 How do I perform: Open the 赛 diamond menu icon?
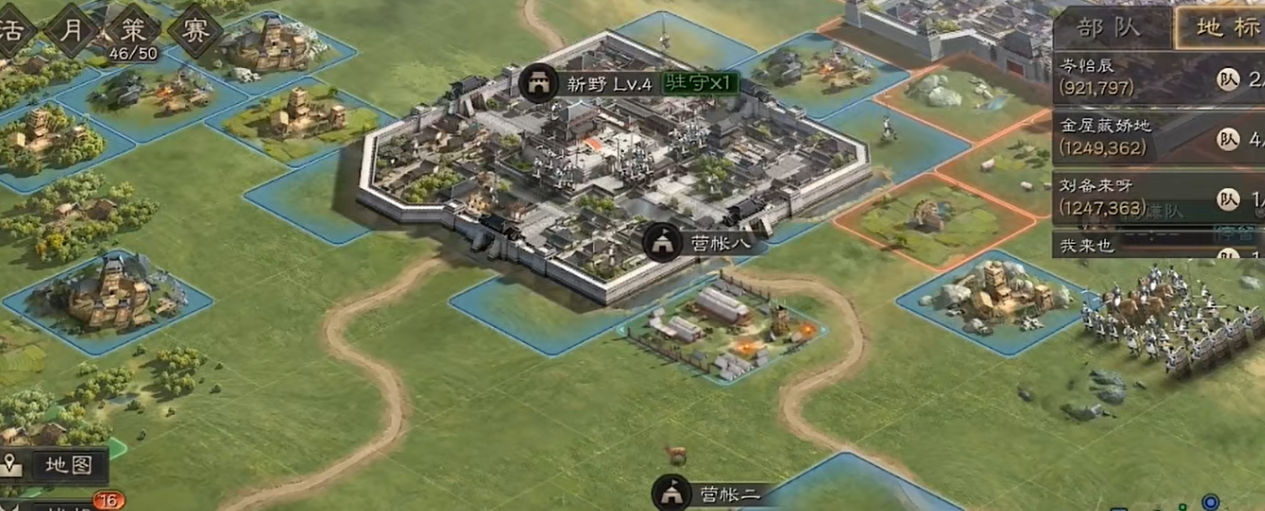click(193, 30)
